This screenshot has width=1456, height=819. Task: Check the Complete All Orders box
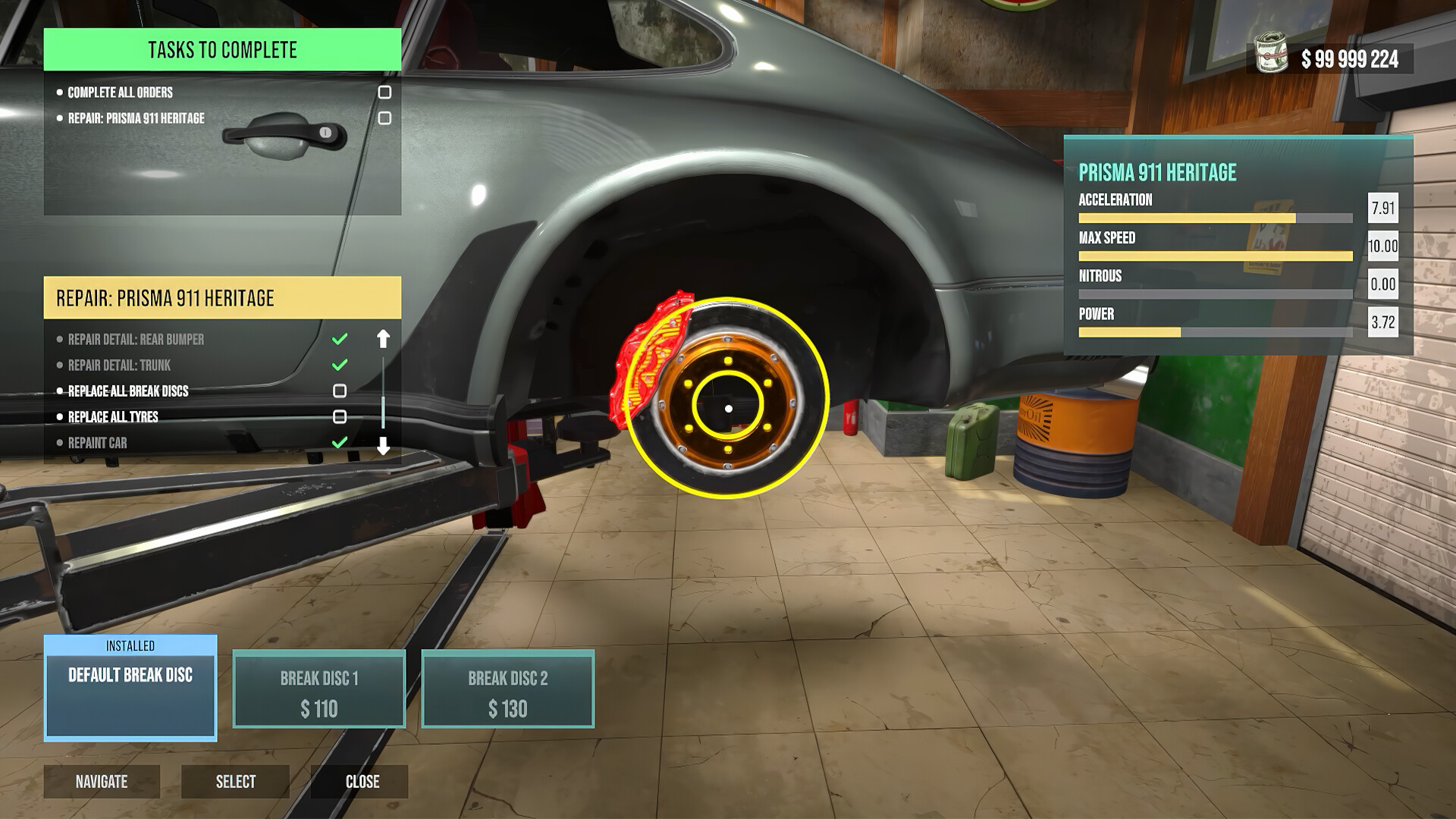(x=387, y=92)
